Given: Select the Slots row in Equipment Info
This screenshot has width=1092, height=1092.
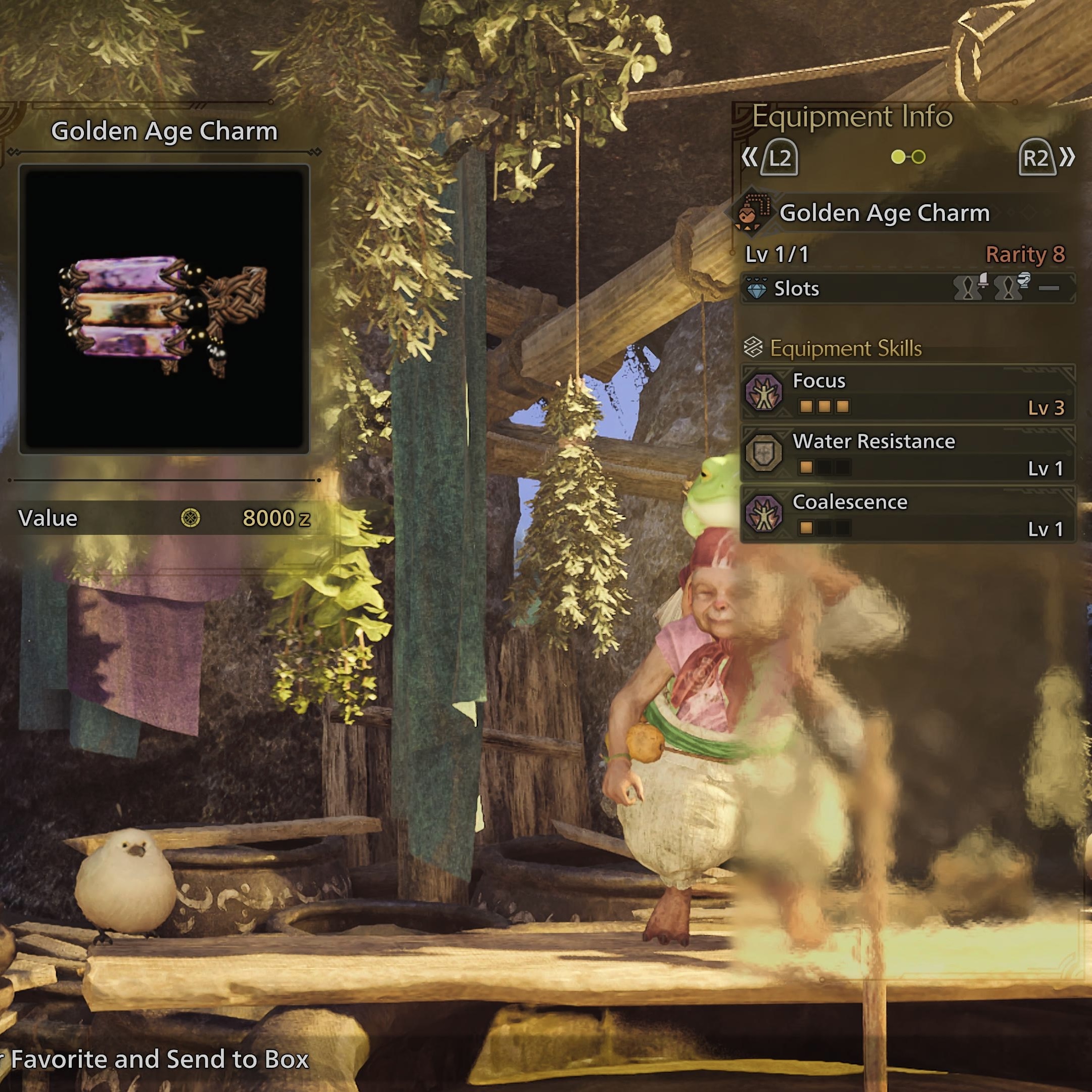Looking at the screenshot, I should click(x=906, y=289).
